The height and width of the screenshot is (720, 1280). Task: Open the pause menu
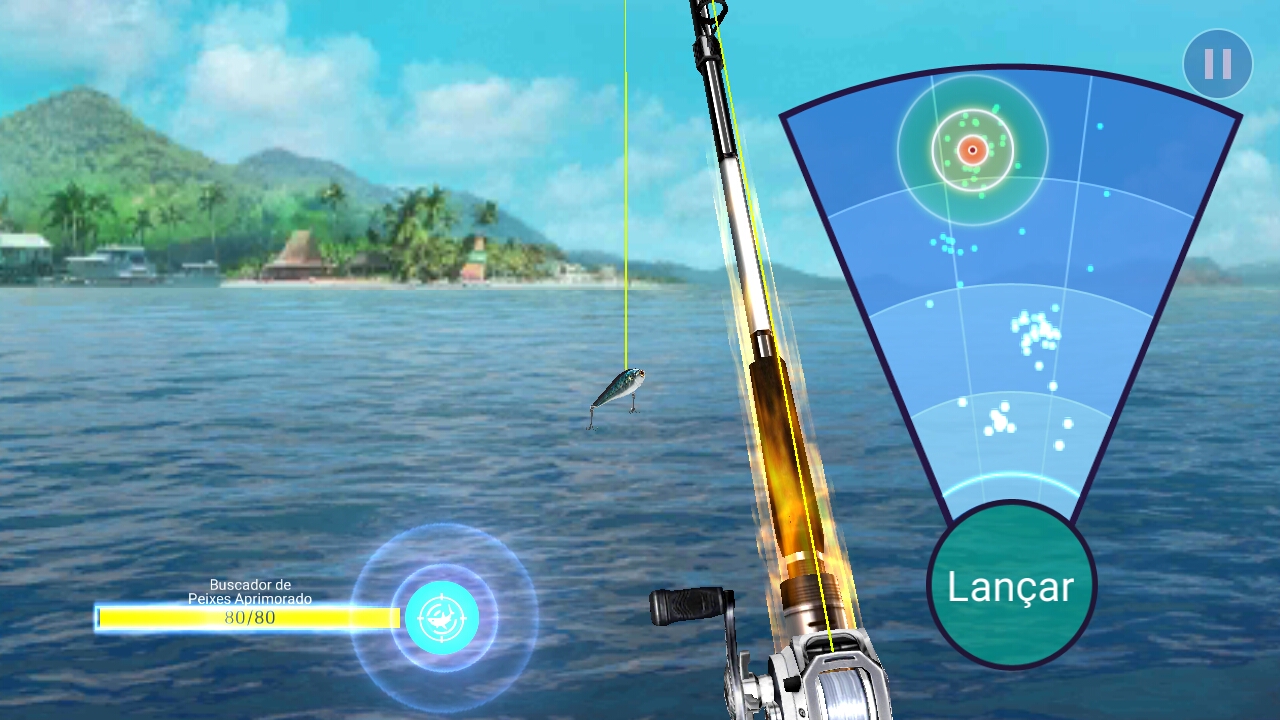1216,64
